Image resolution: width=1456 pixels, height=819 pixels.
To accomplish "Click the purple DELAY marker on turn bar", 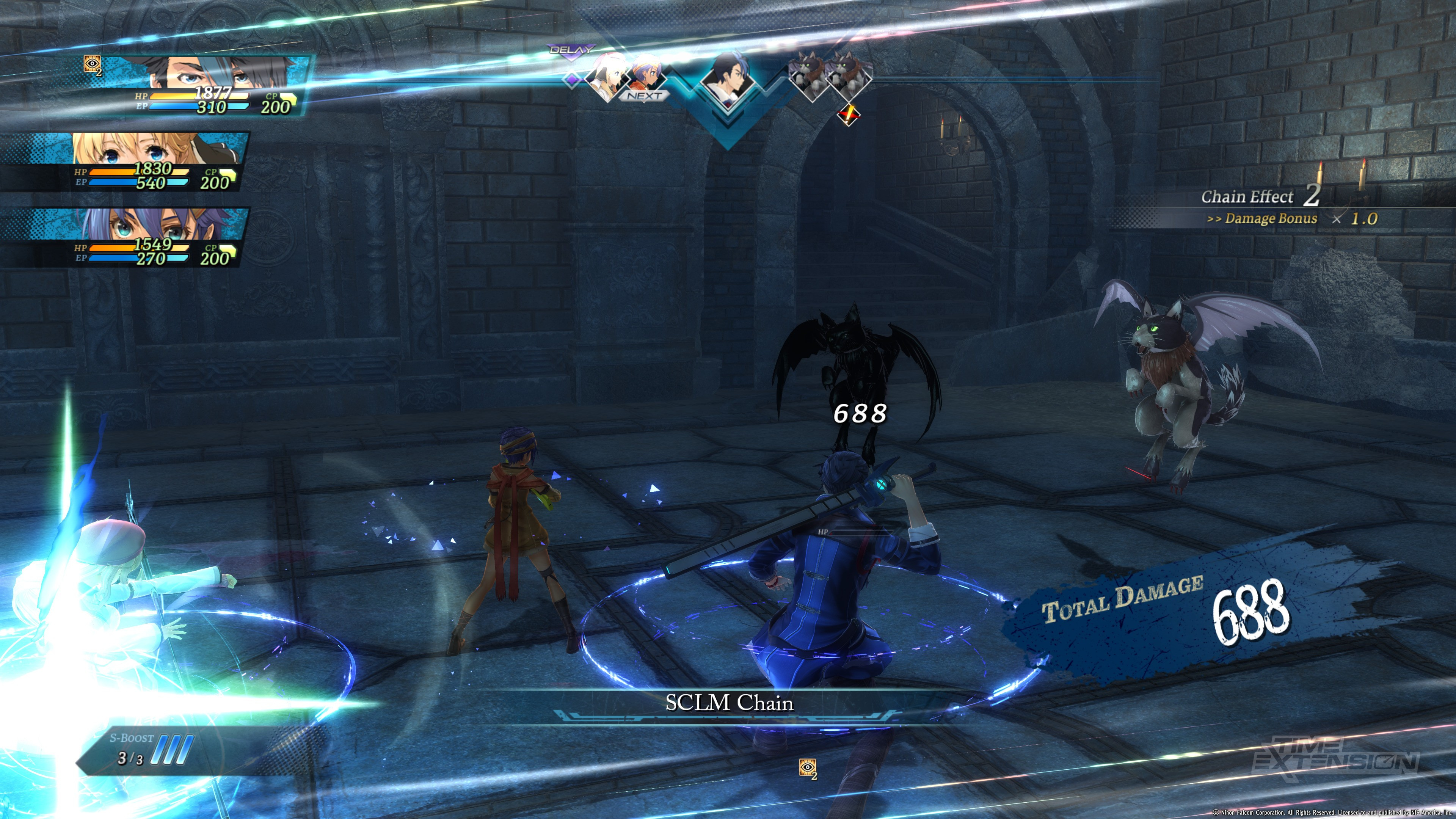I will (x=572, y=50).
